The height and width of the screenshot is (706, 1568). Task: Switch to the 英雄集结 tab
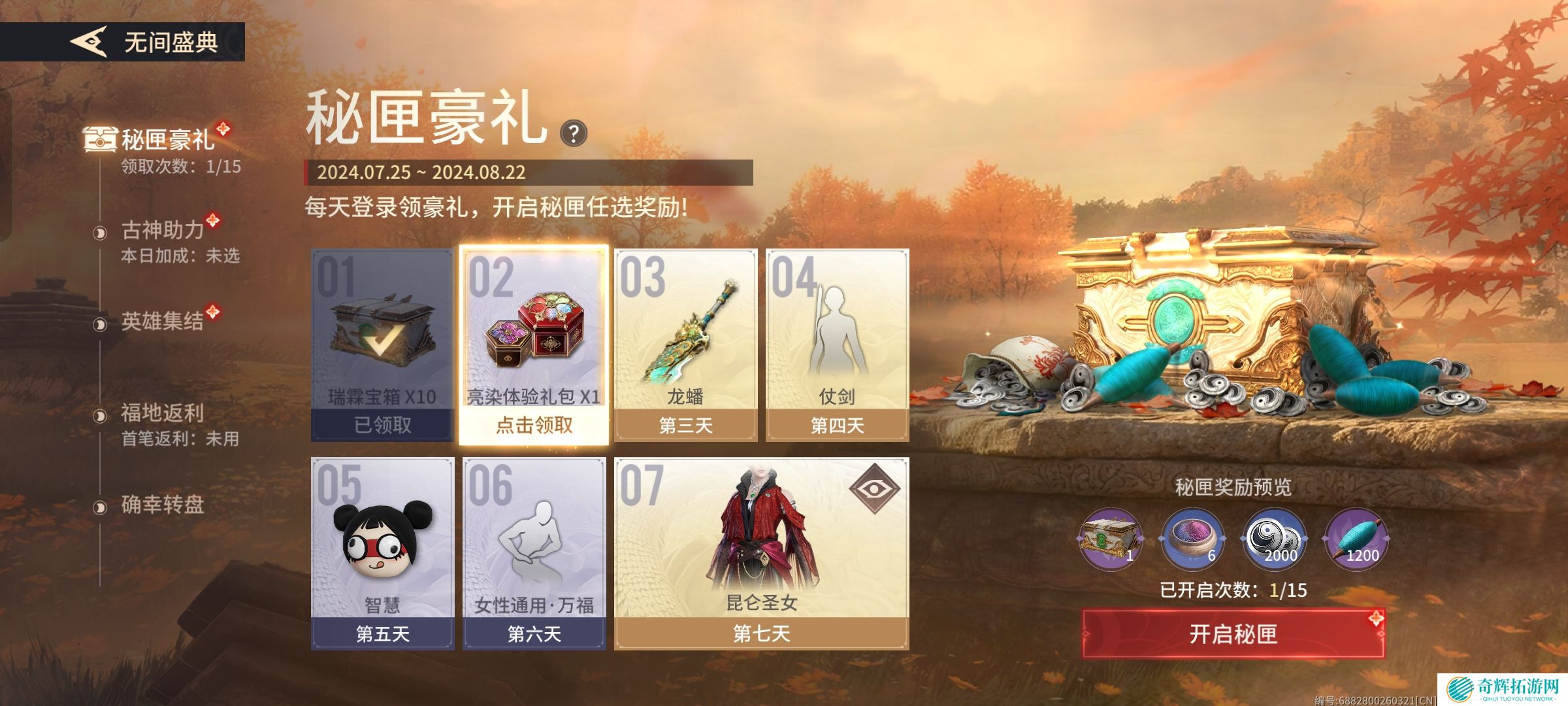tap(162, 322)
